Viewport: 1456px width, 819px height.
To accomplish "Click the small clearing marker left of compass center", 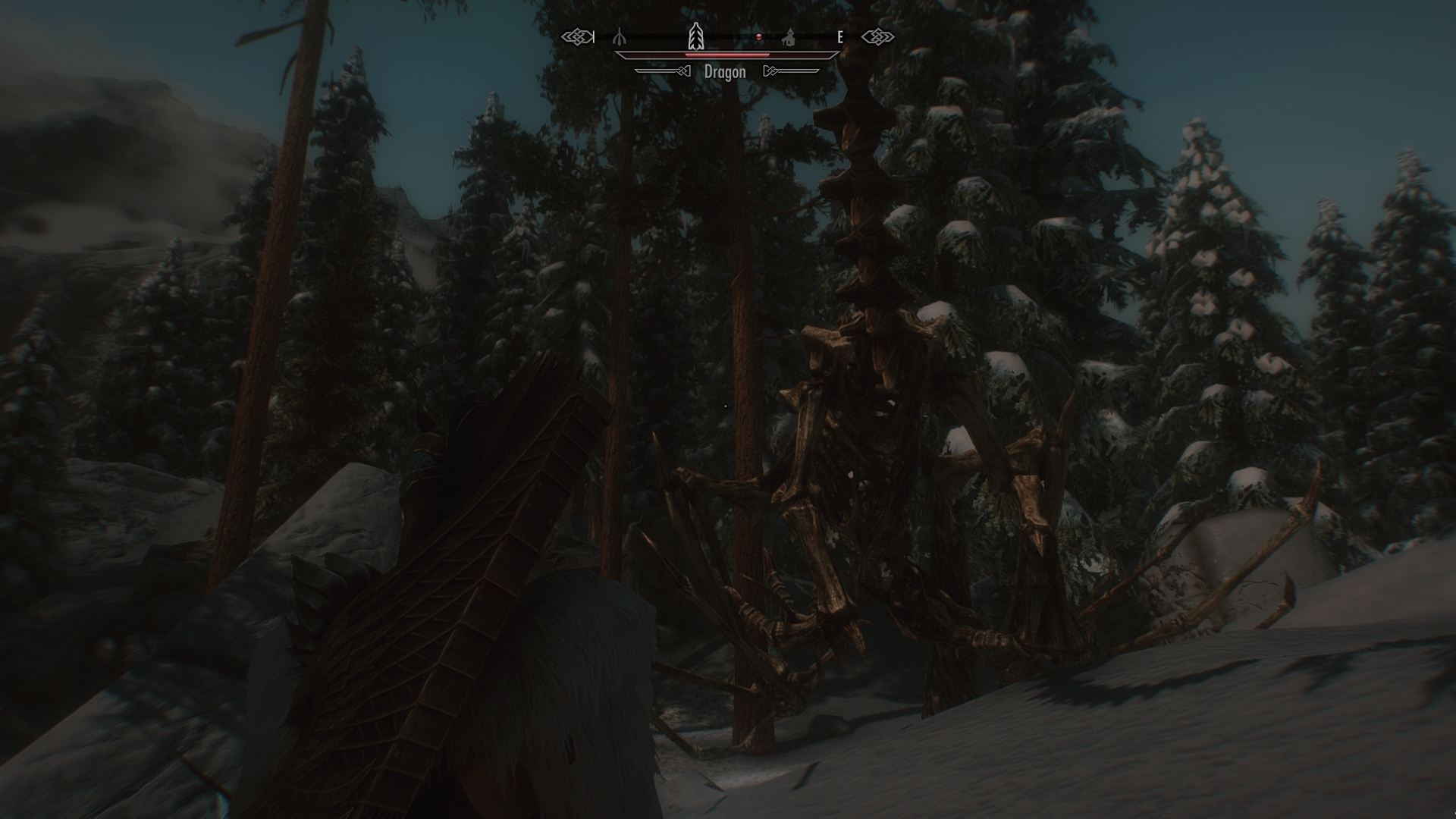I will (x=620, y=36).
